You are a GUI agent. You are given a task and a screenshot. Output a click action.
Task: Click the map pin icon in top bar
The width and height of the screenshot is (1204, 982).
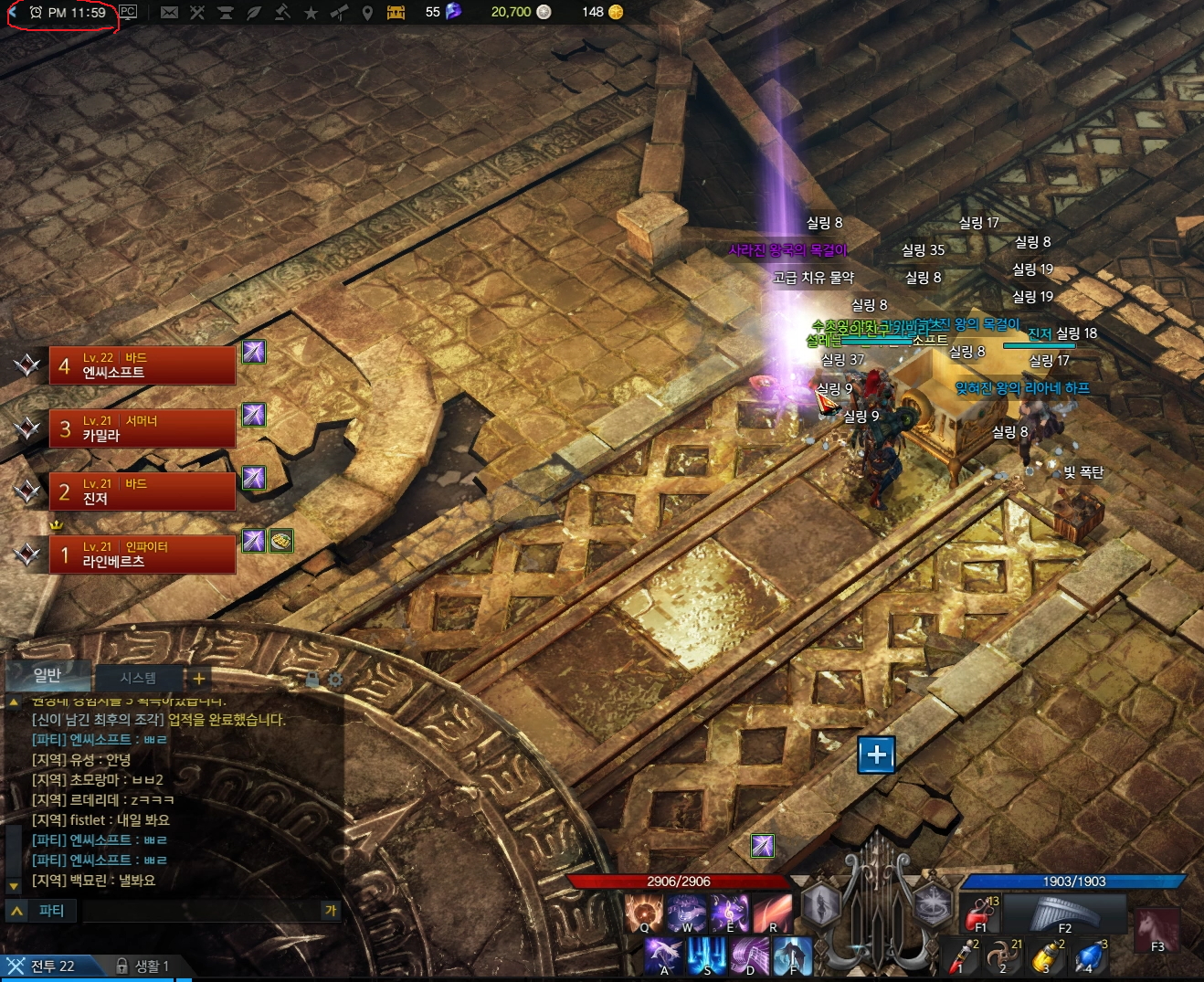[367, 12]
